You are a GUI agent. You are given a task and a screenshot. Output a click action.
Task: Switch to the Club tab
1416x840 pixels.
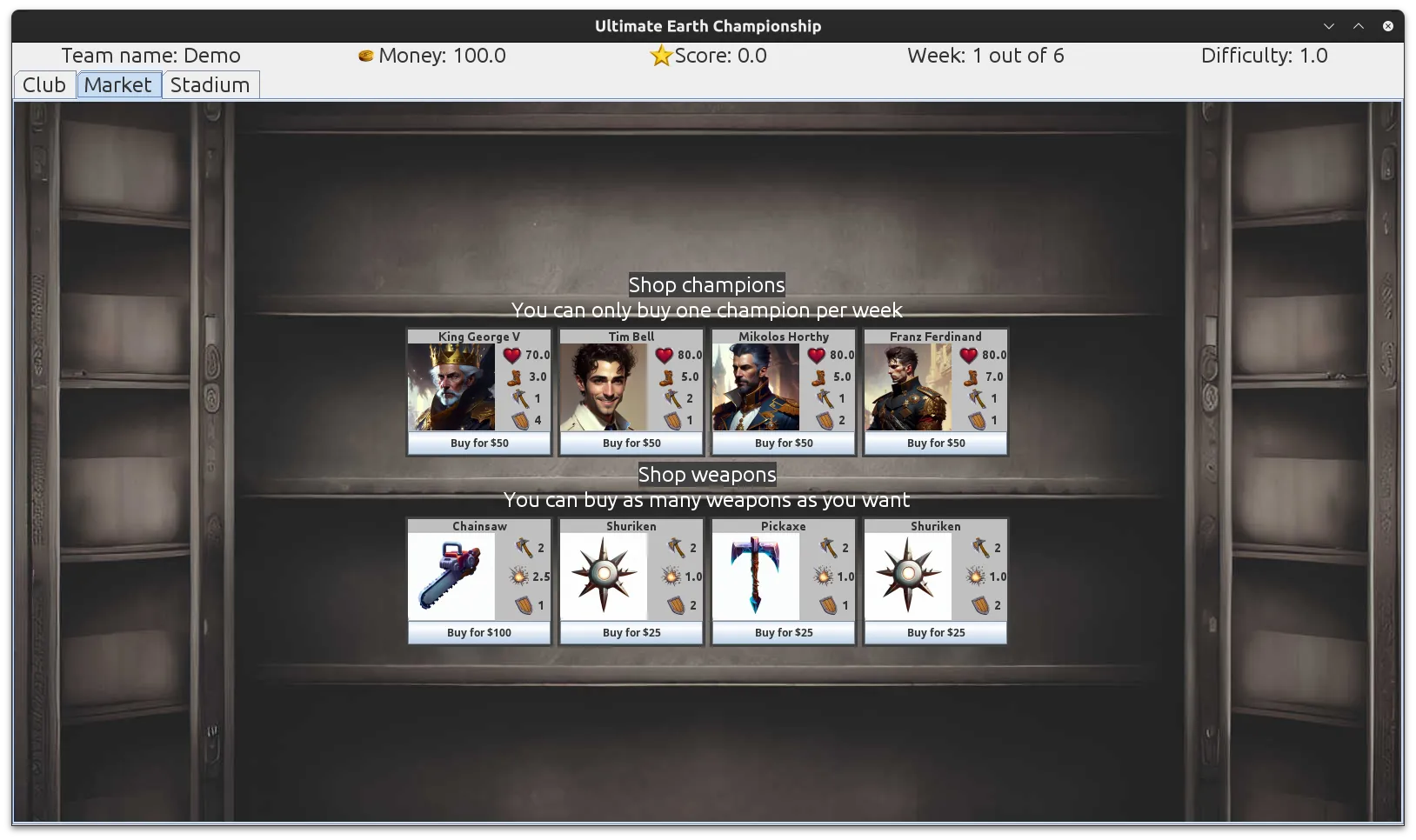[43, 84]
